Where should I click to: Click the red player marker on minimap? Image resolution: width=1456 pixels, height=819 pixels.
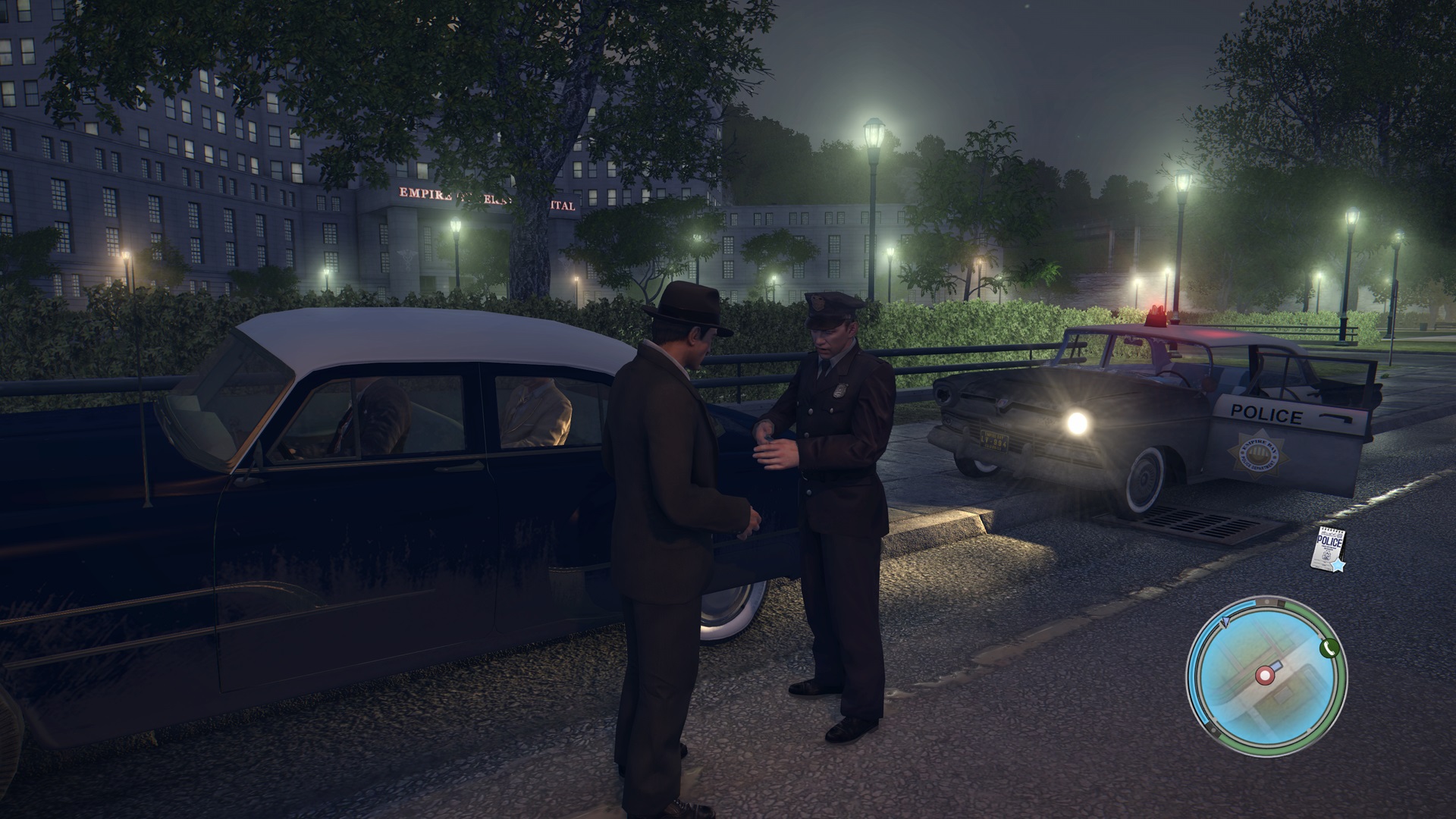(1264, 674)
